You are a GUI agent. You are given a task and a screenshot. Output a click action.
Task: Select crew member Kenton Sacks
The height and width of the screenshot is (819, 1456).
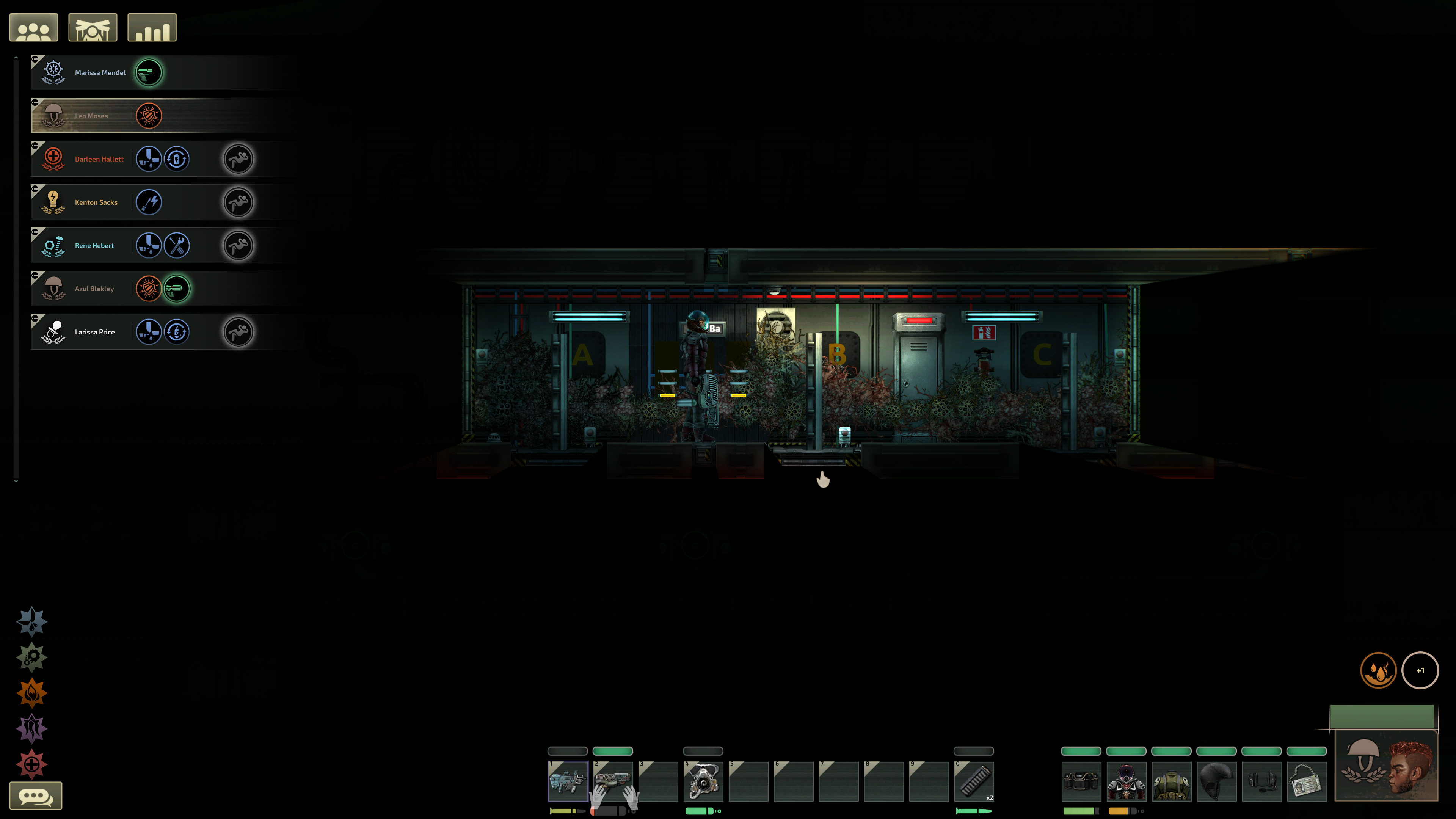tap(96, 202)
